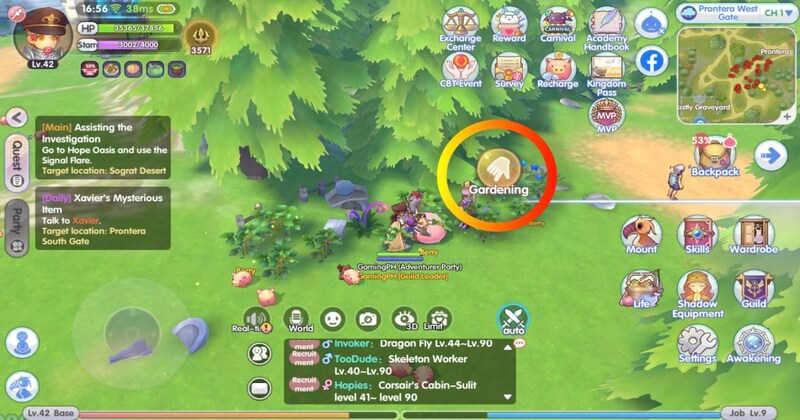Toggle the auto battle button

pos(513,319)
